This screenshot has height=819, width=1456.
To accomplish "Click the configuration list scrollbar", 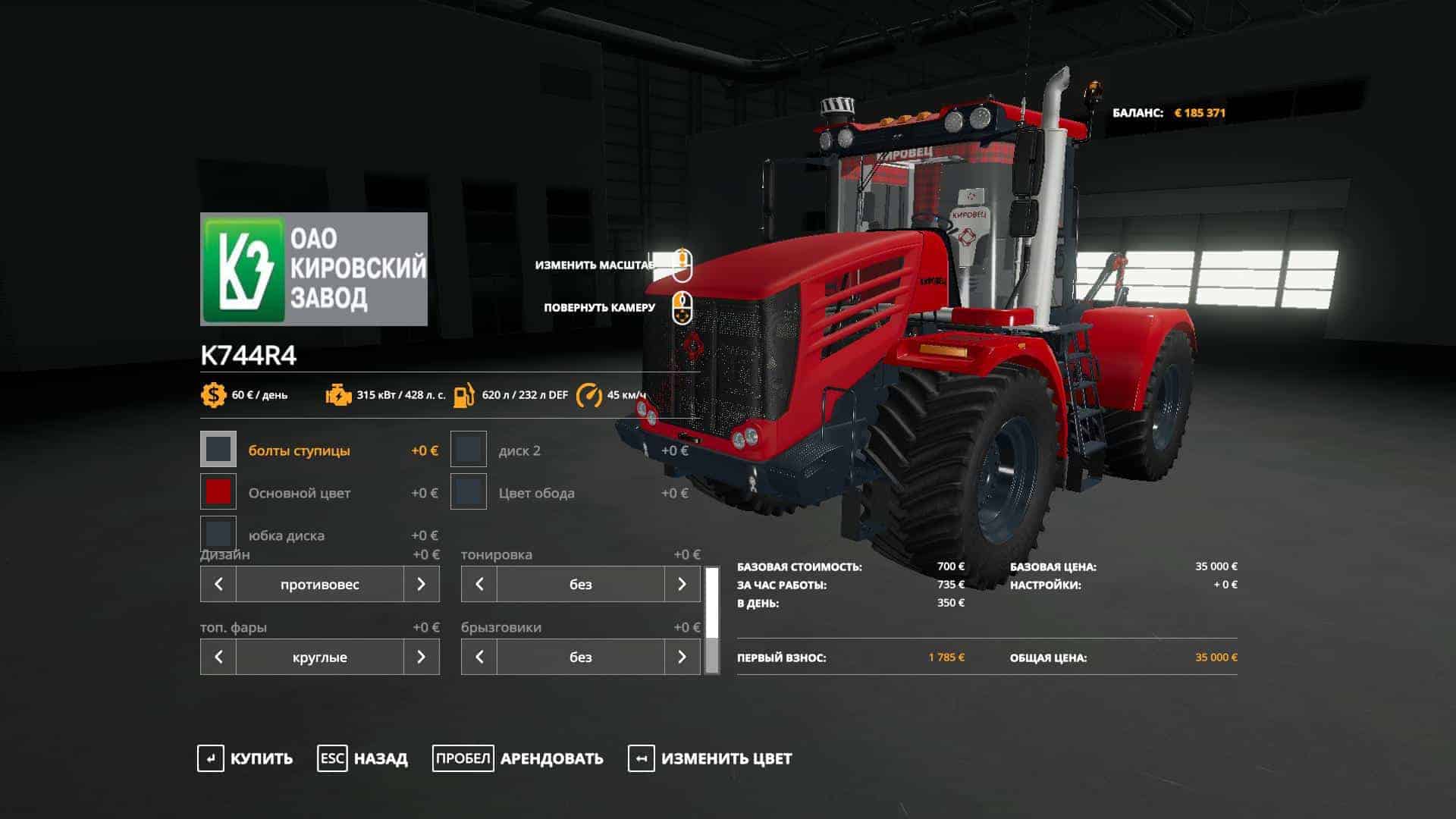I will (712, 620).
